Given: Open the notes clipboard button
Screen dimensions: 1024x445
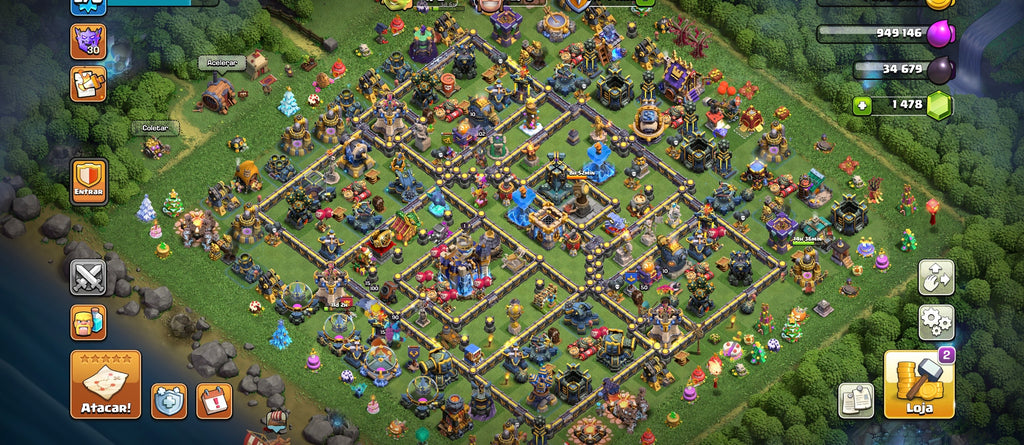Looking at the screenshot, I should (856, 400).
